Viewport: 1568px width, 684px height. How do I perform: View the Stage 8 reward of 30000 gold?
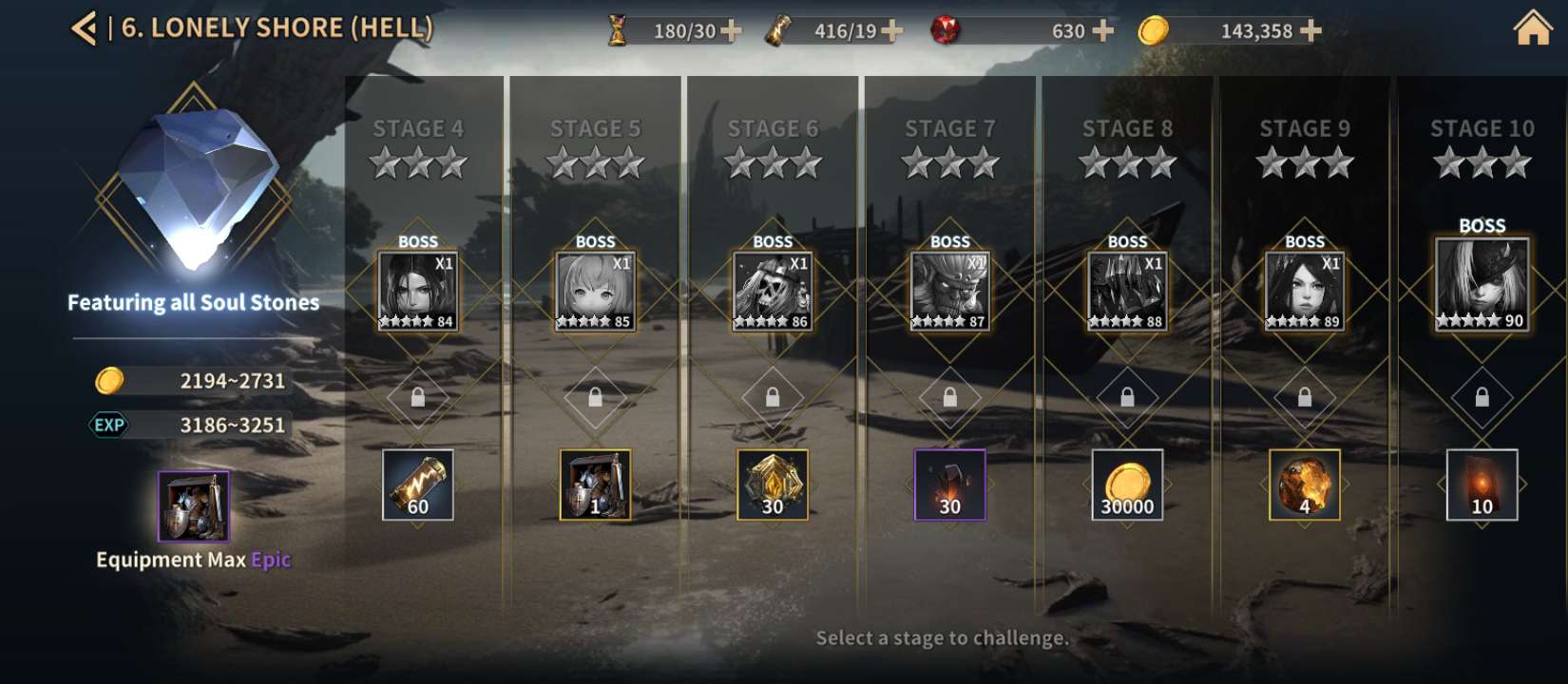(x=1127, y=484)
